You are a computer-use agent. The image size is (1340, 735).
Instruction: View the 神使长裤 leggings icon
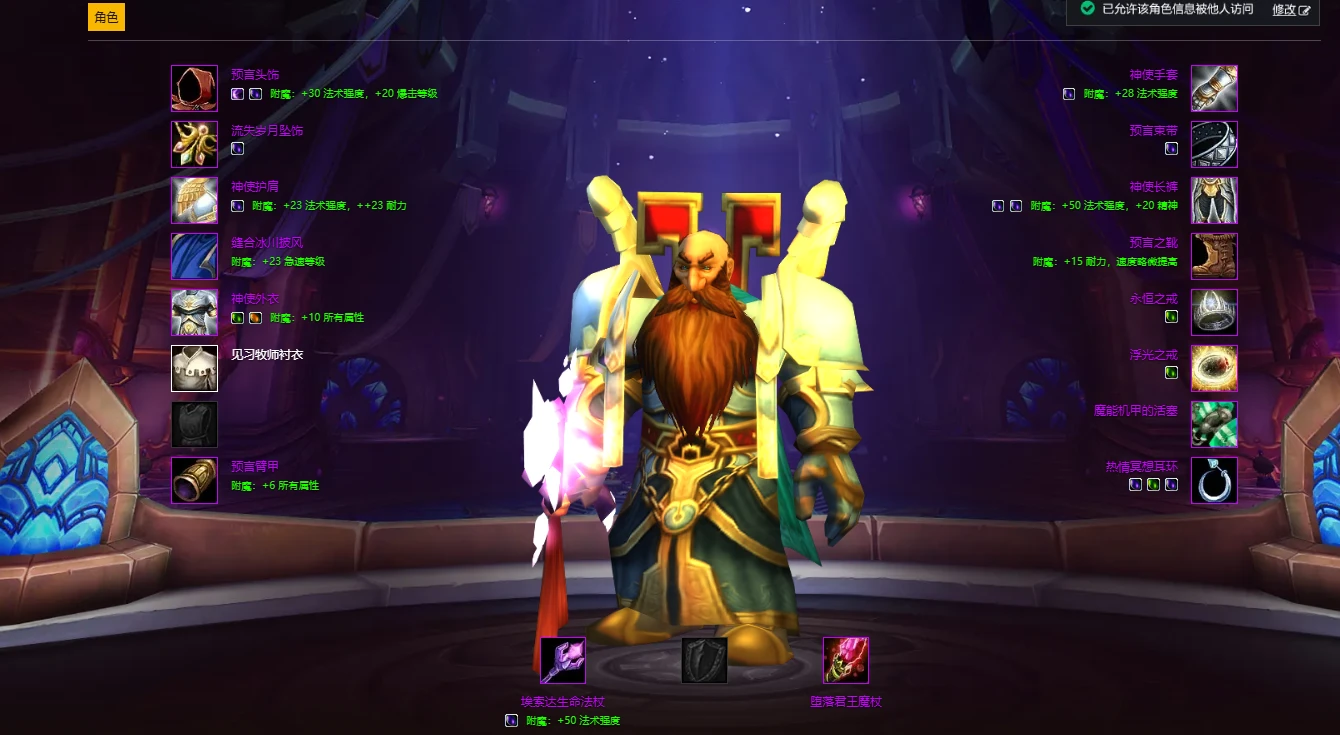[1214, 200]
